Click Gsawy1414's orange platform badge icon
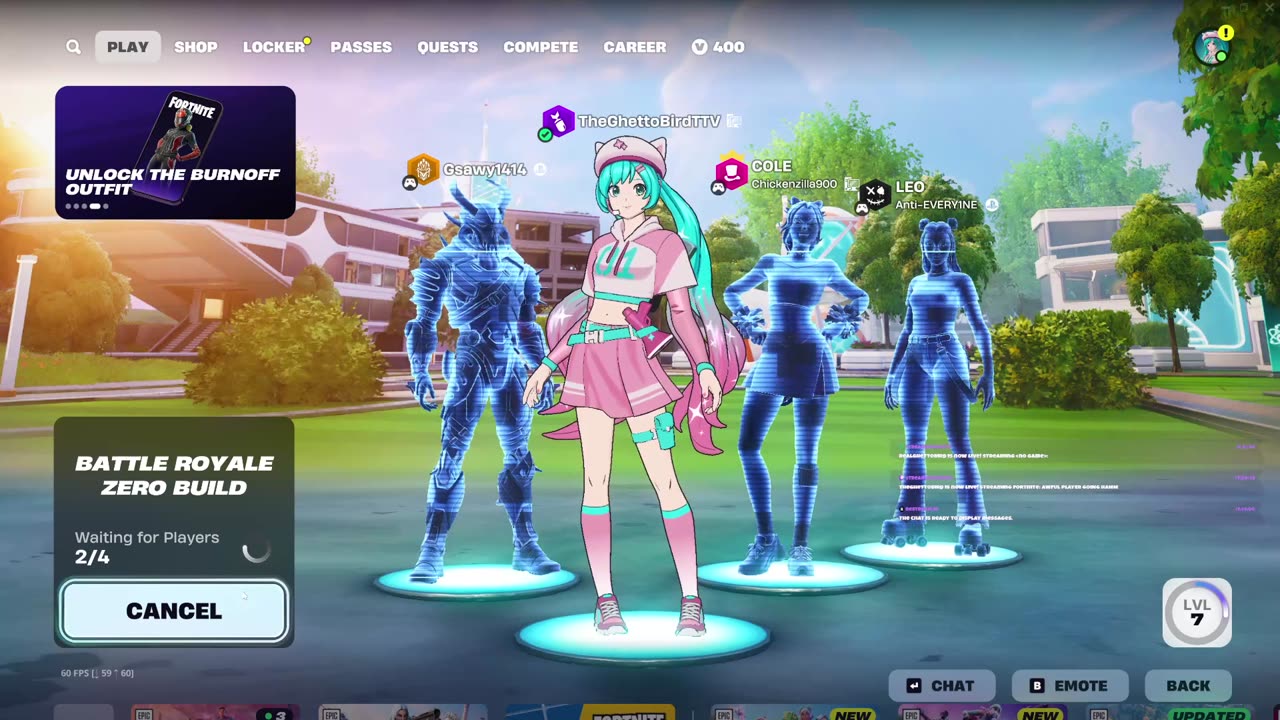This screenshot has width=1280, height=720. click(x=421, y=169)
